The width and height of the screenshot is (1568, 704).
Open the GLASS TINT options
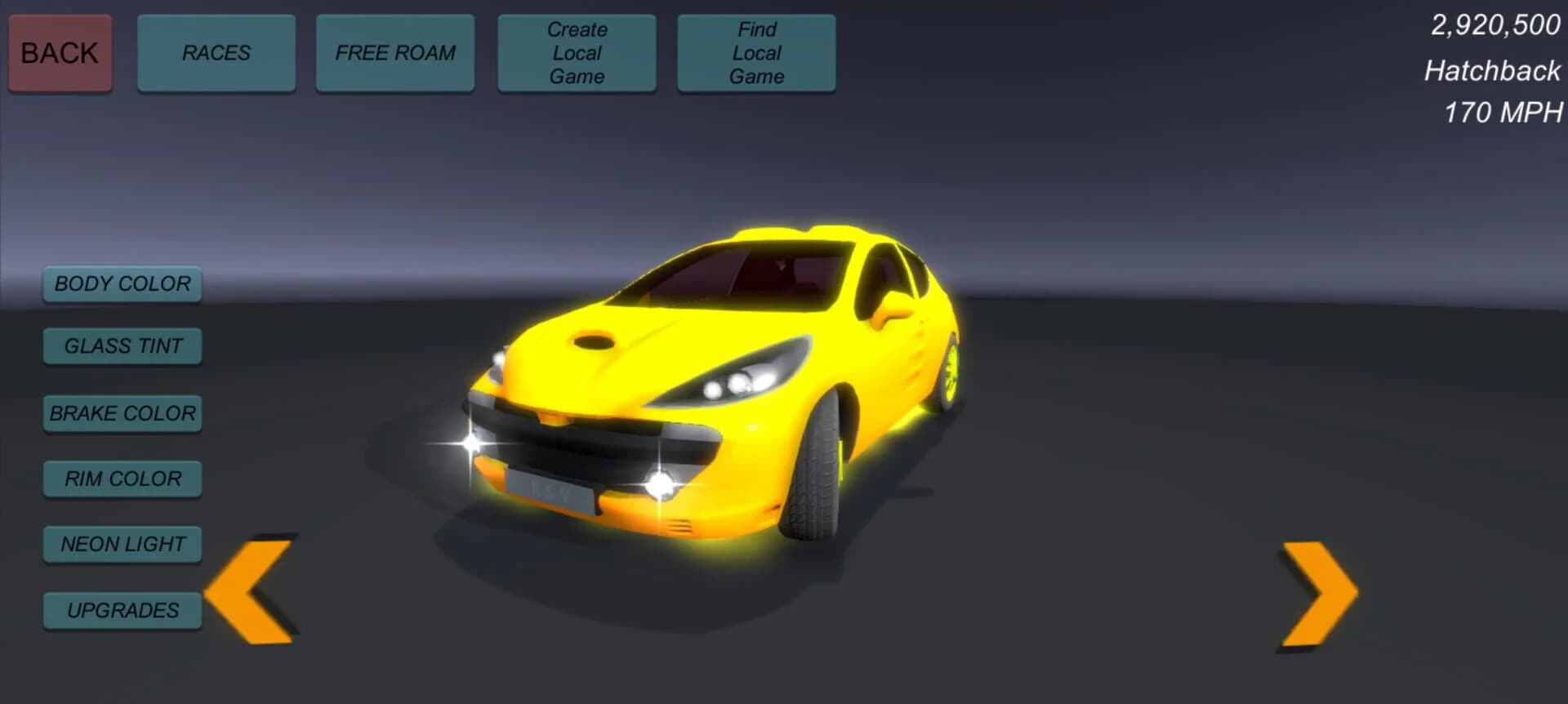(122, 346)
